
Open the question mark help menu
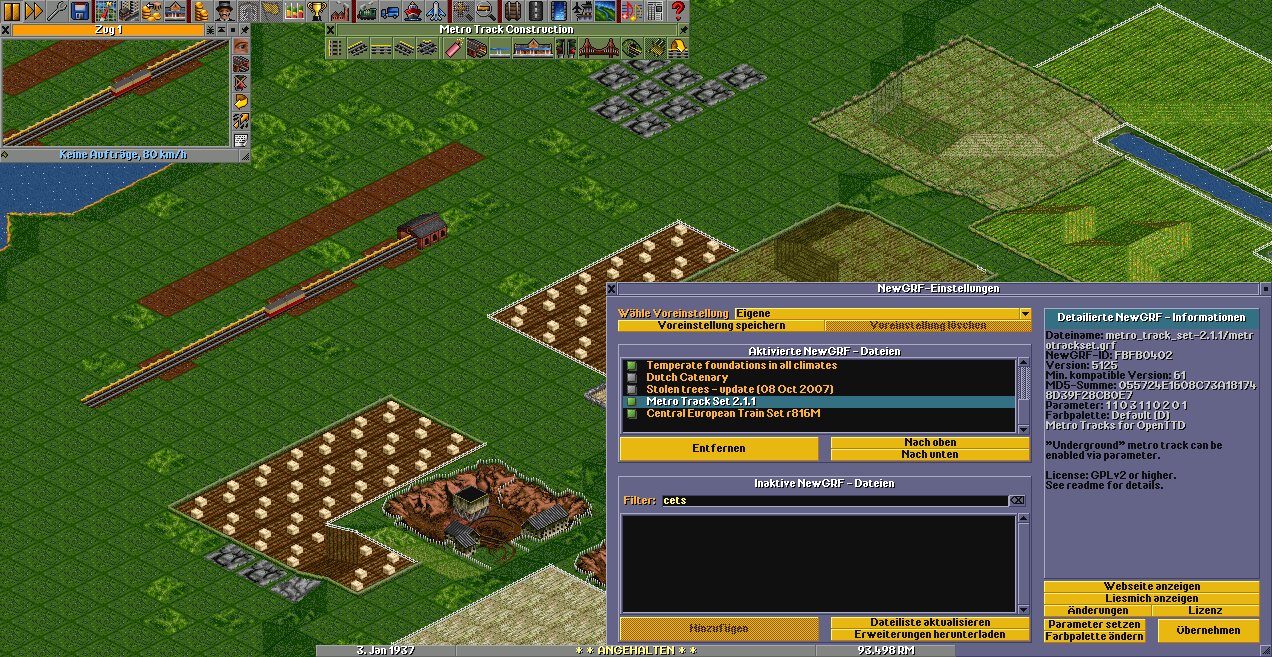(x=678, y=11)
